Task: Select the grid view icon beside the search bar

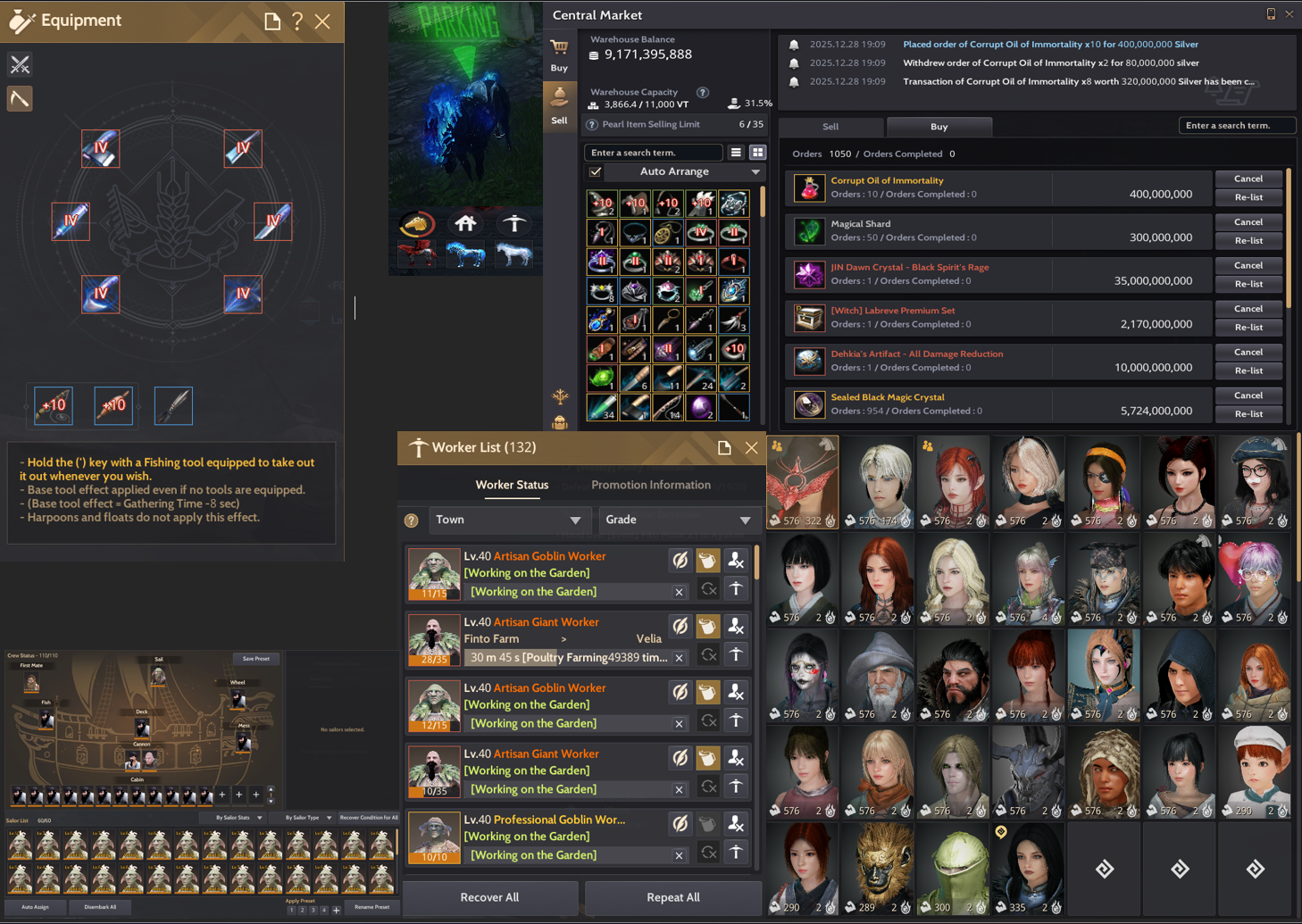Action: (x=757, y=152)
